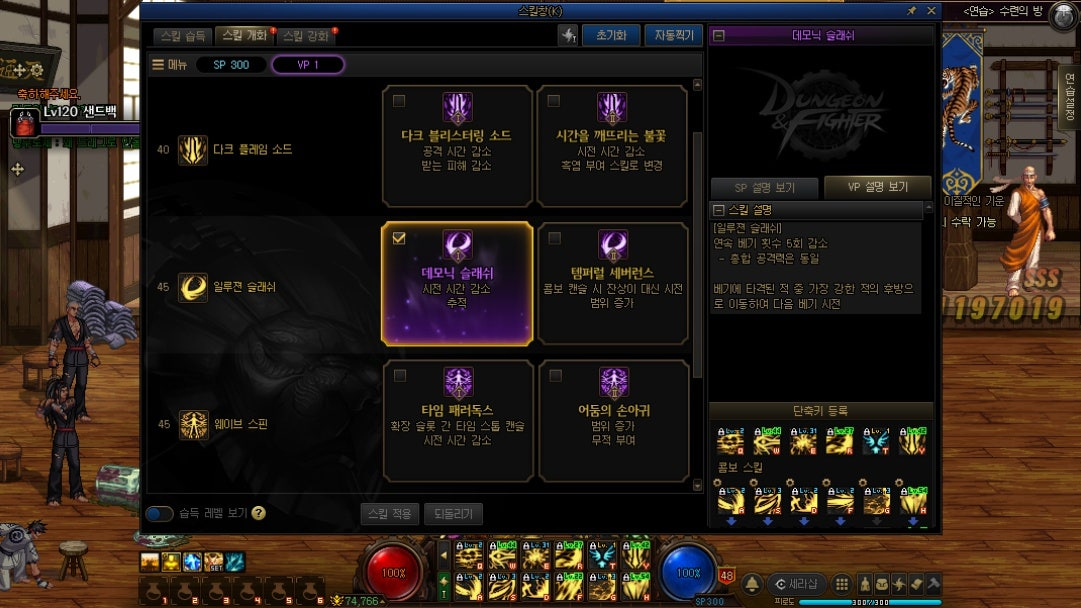Click the 일루젼 슬래쉬 skill icon
The height and width of the screenshot is (608, 1081).
point(192,287)
